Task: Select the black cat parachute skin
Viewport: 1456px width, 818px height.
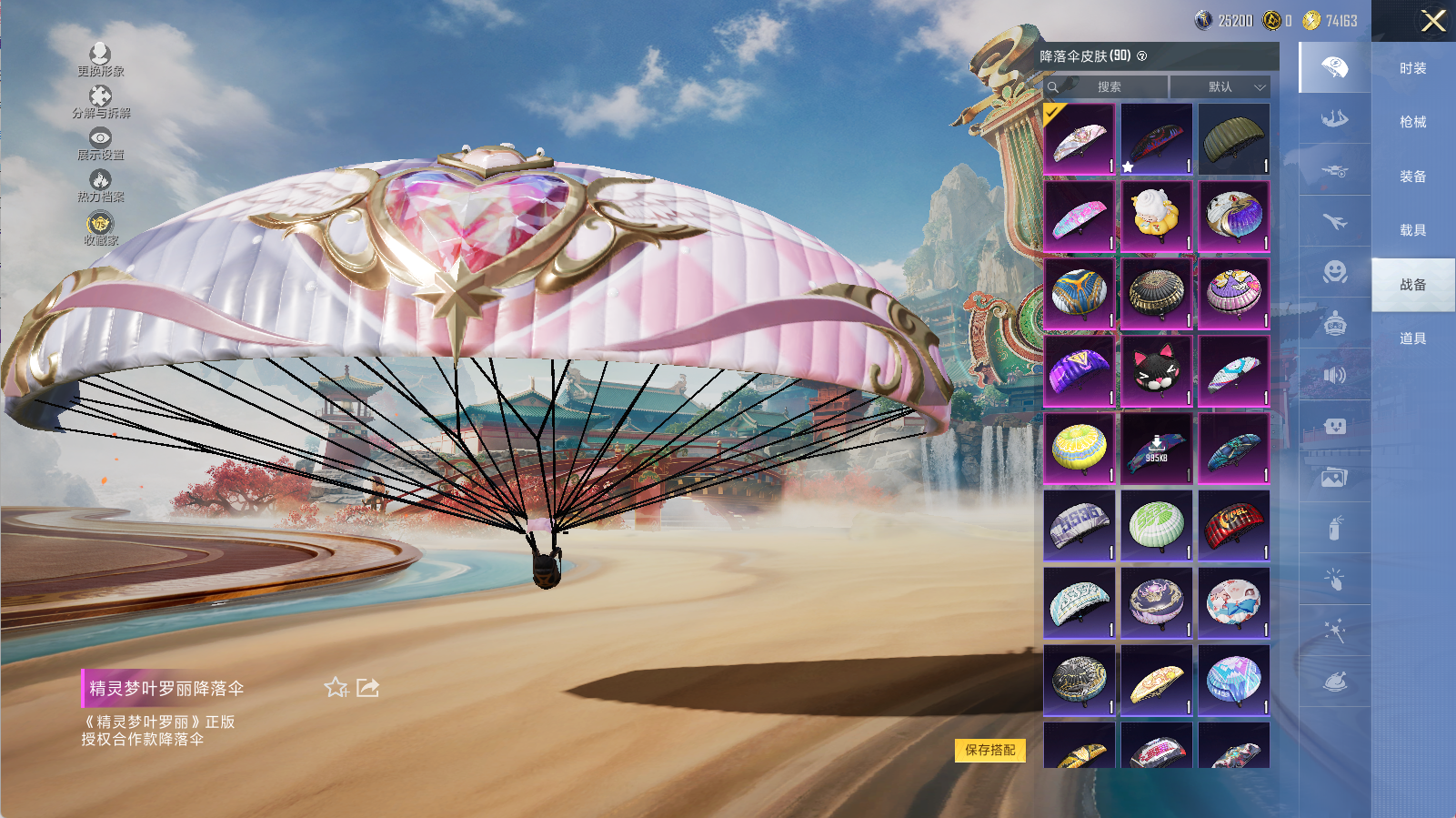Action: [1156, 371]
